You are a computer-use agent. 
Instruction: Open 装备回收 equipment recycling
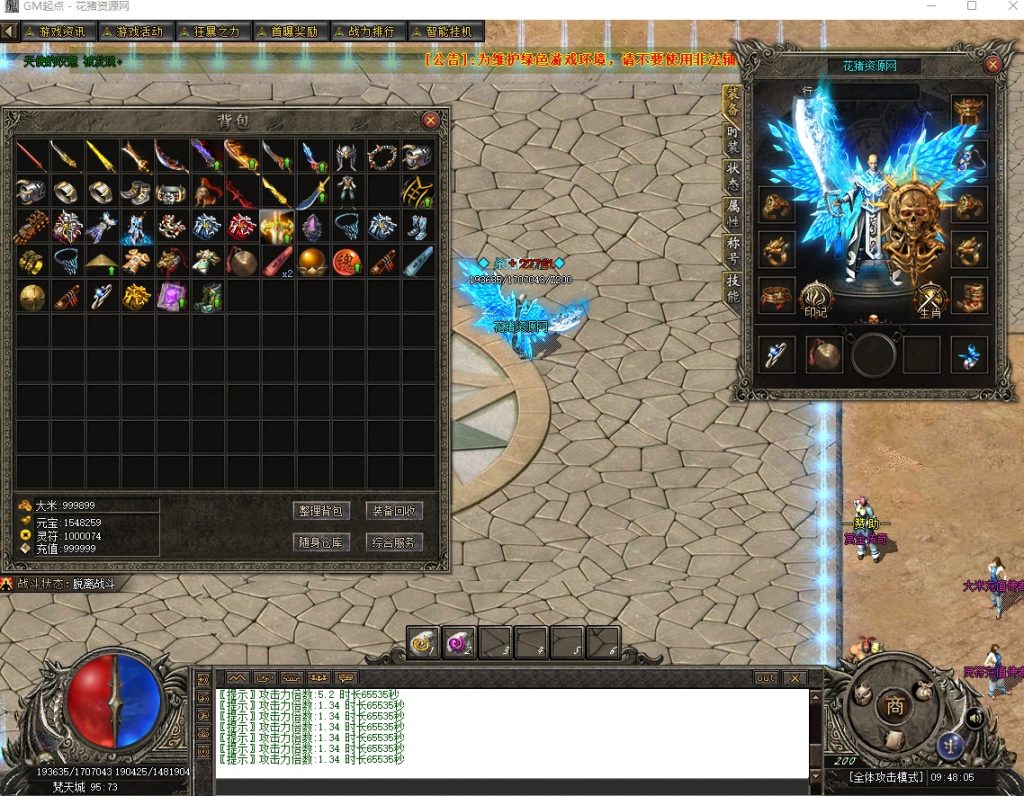click(x=395, y=511)
